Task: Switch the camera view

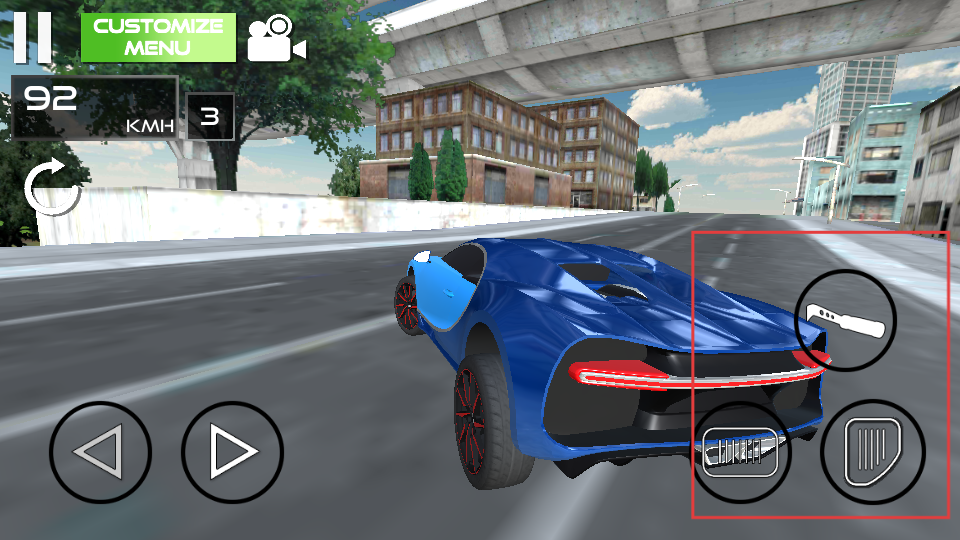Action: point(275,38)
